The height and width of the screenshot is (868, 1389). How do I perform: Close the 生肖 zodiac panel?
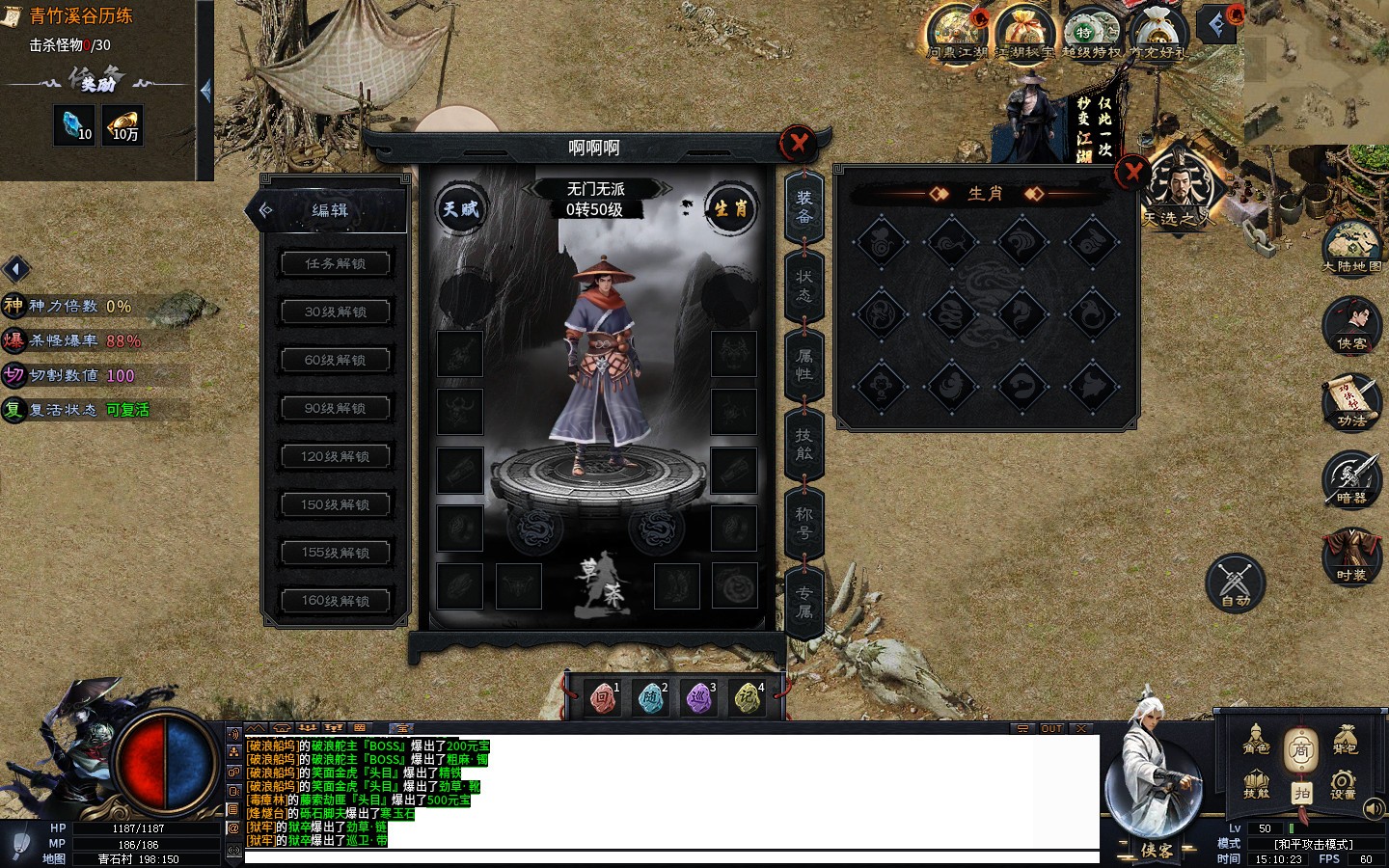click(1132, 173)
